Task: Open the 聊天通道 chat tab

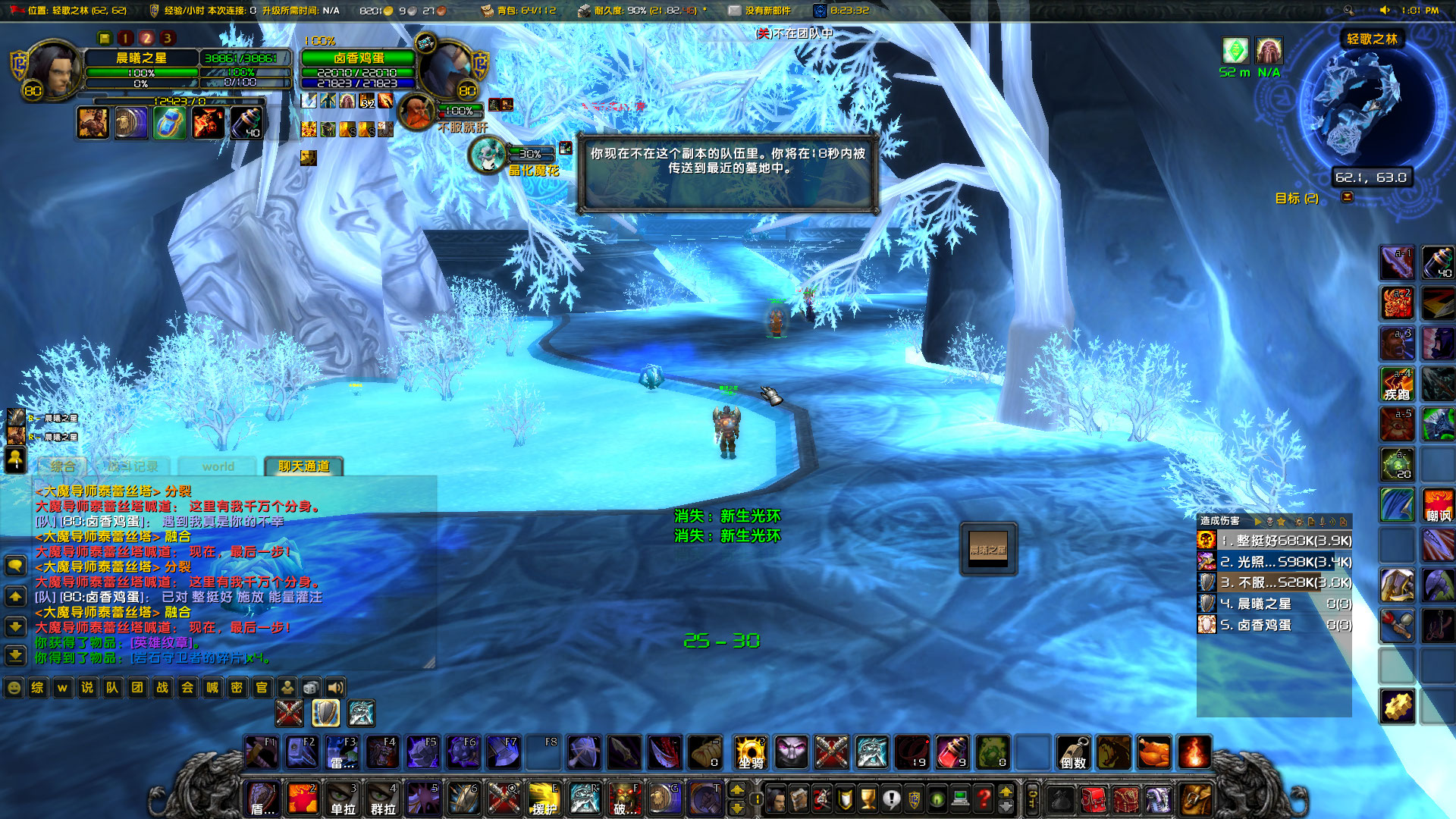Action: point(304,466)
